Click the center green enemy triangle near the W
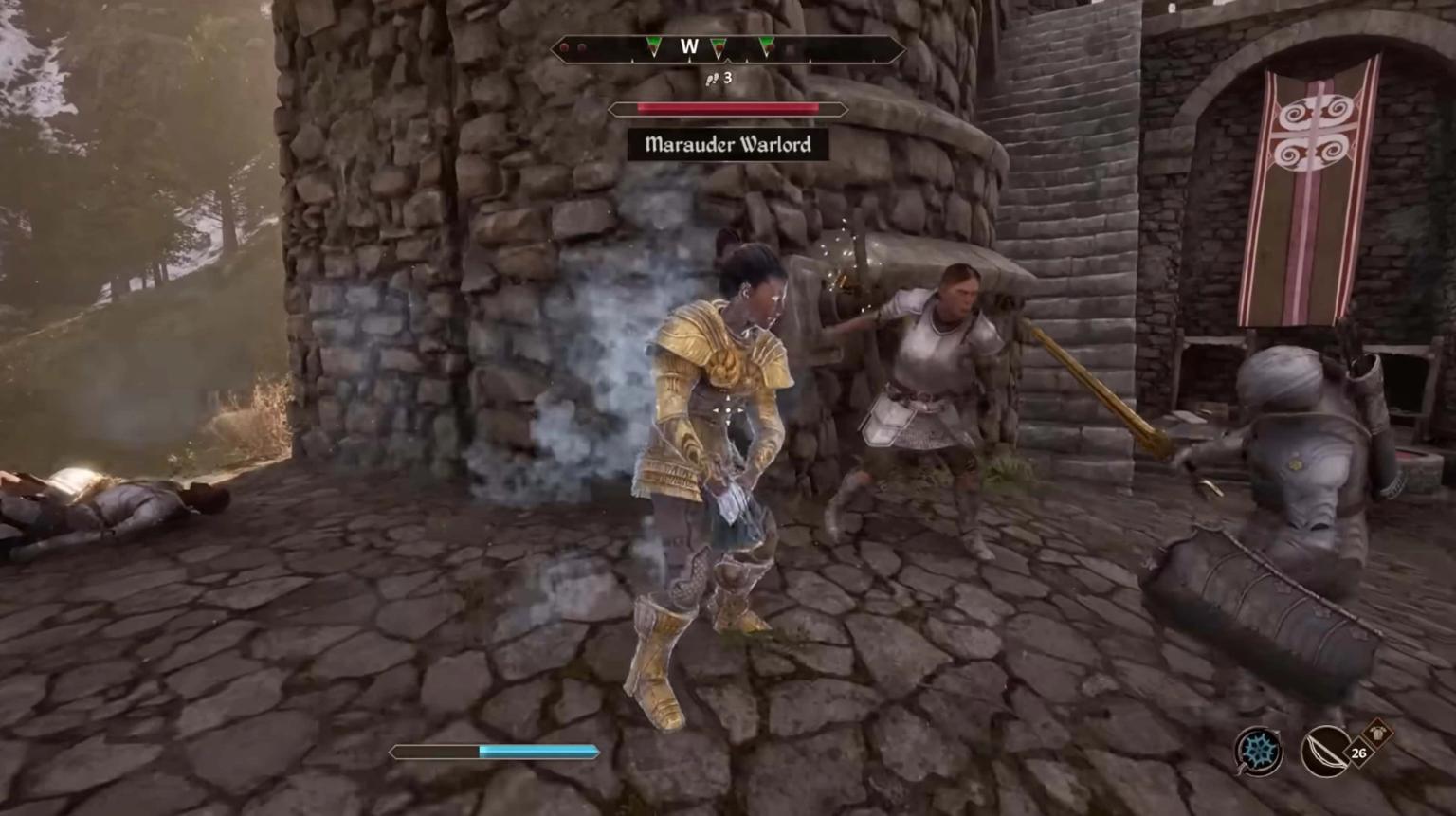1456x816 pixels. coord(719,45)
